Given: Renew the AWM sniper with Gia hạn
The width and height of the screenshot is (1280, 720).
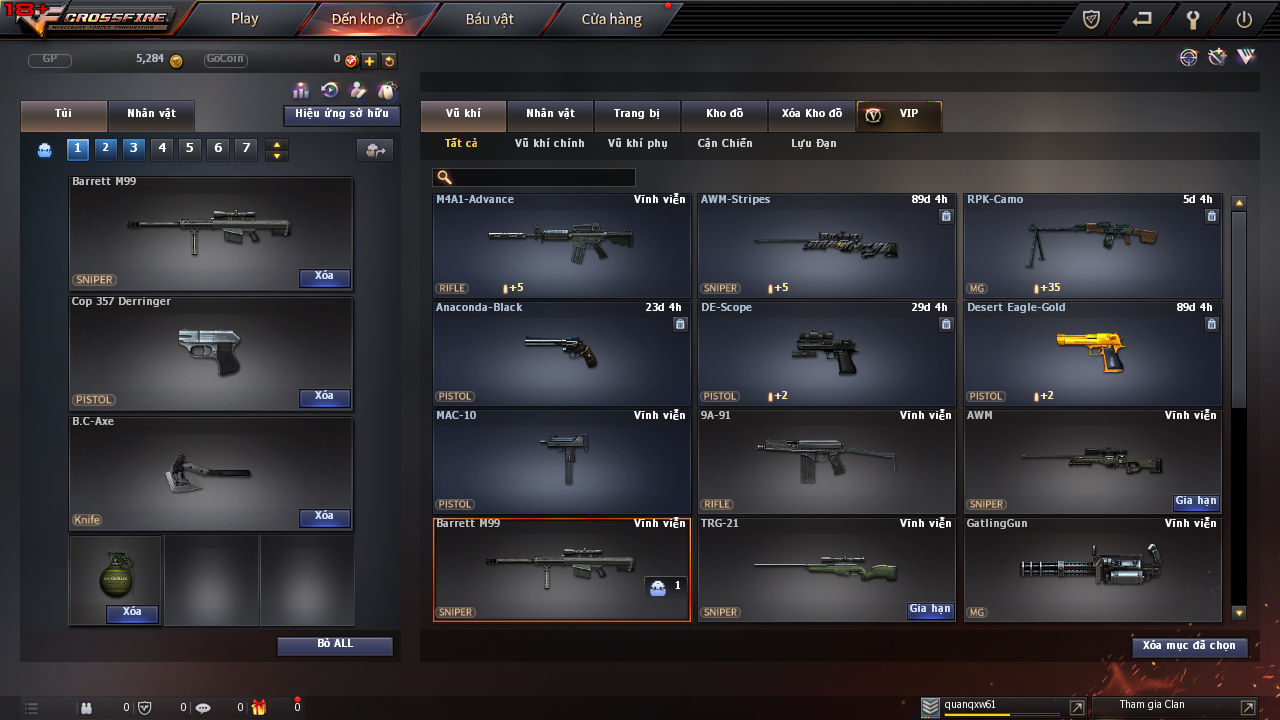Looking at the screenshot, I should (x=1196, y=501).
